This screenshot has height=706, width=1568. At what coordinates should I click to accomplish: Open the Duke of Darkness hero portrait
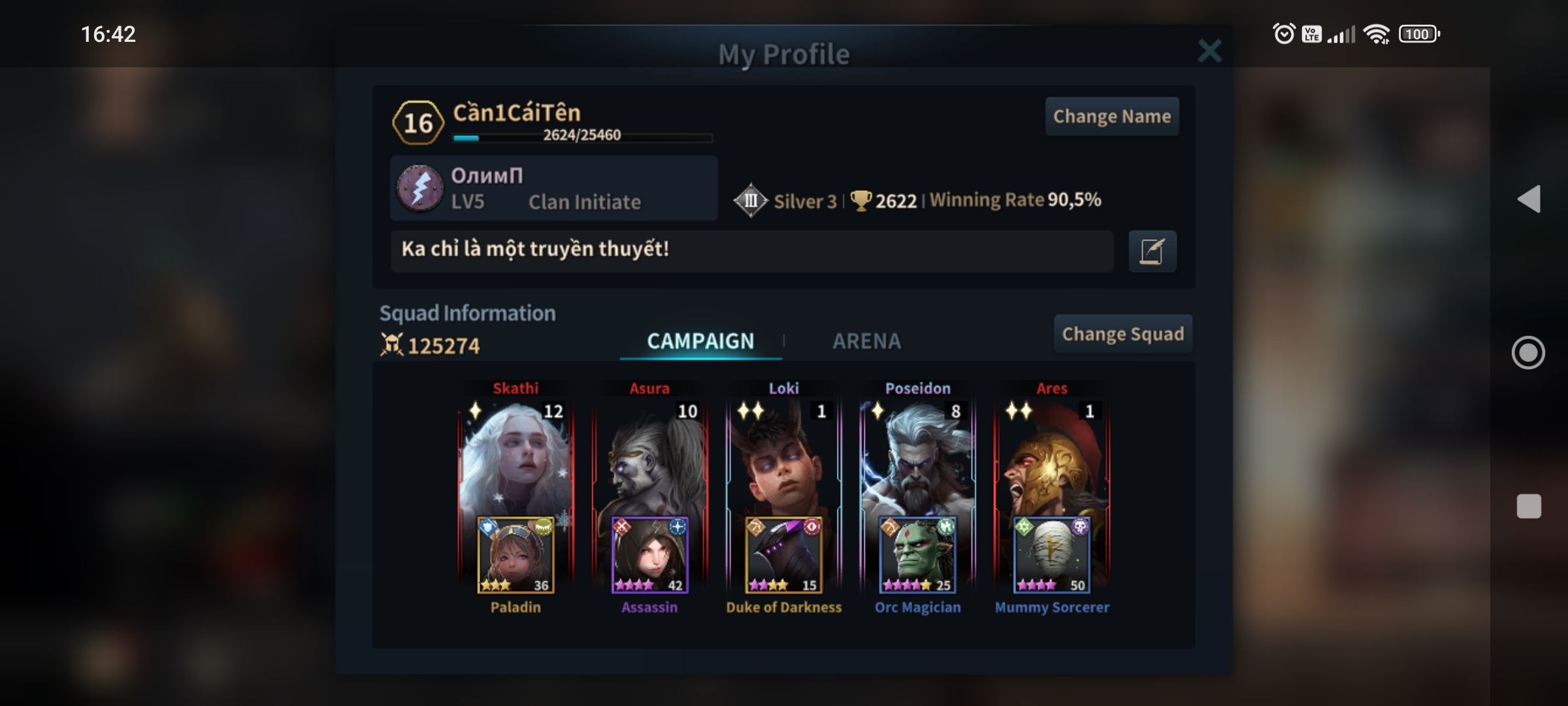[783, 556]
